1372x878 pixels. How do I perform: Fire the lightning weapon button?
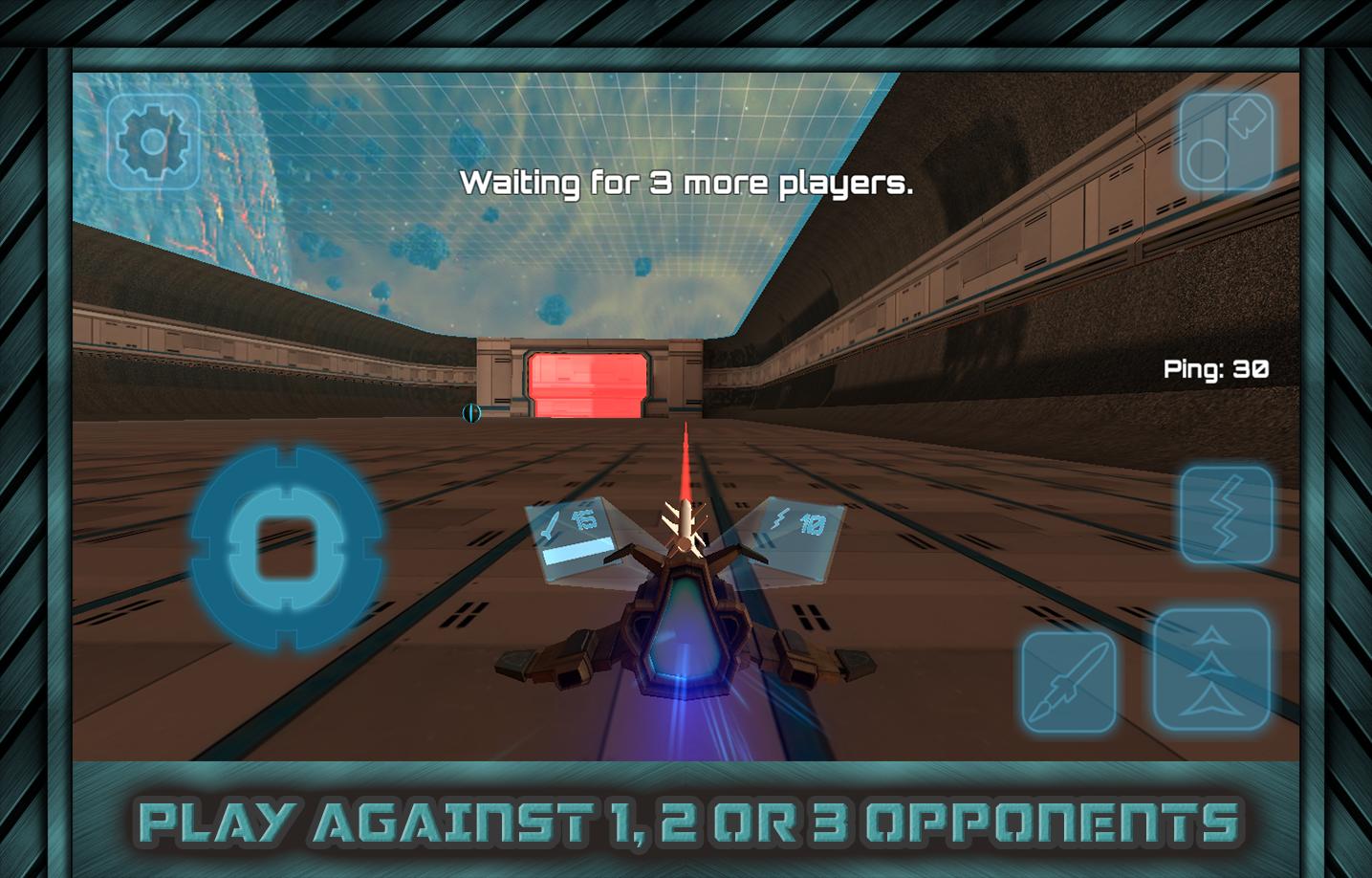coord(1227,514)
